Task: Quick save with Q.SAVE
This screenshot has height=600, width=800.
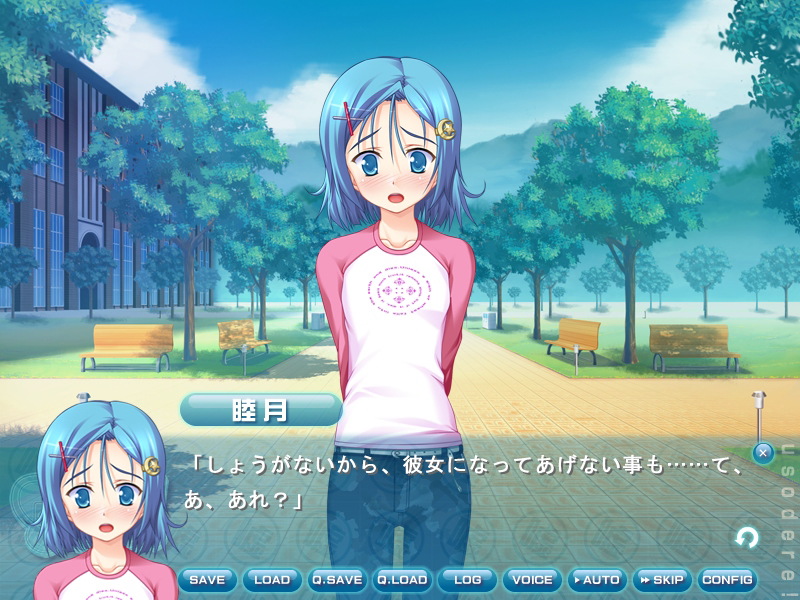Action: (x=337, y=580)
